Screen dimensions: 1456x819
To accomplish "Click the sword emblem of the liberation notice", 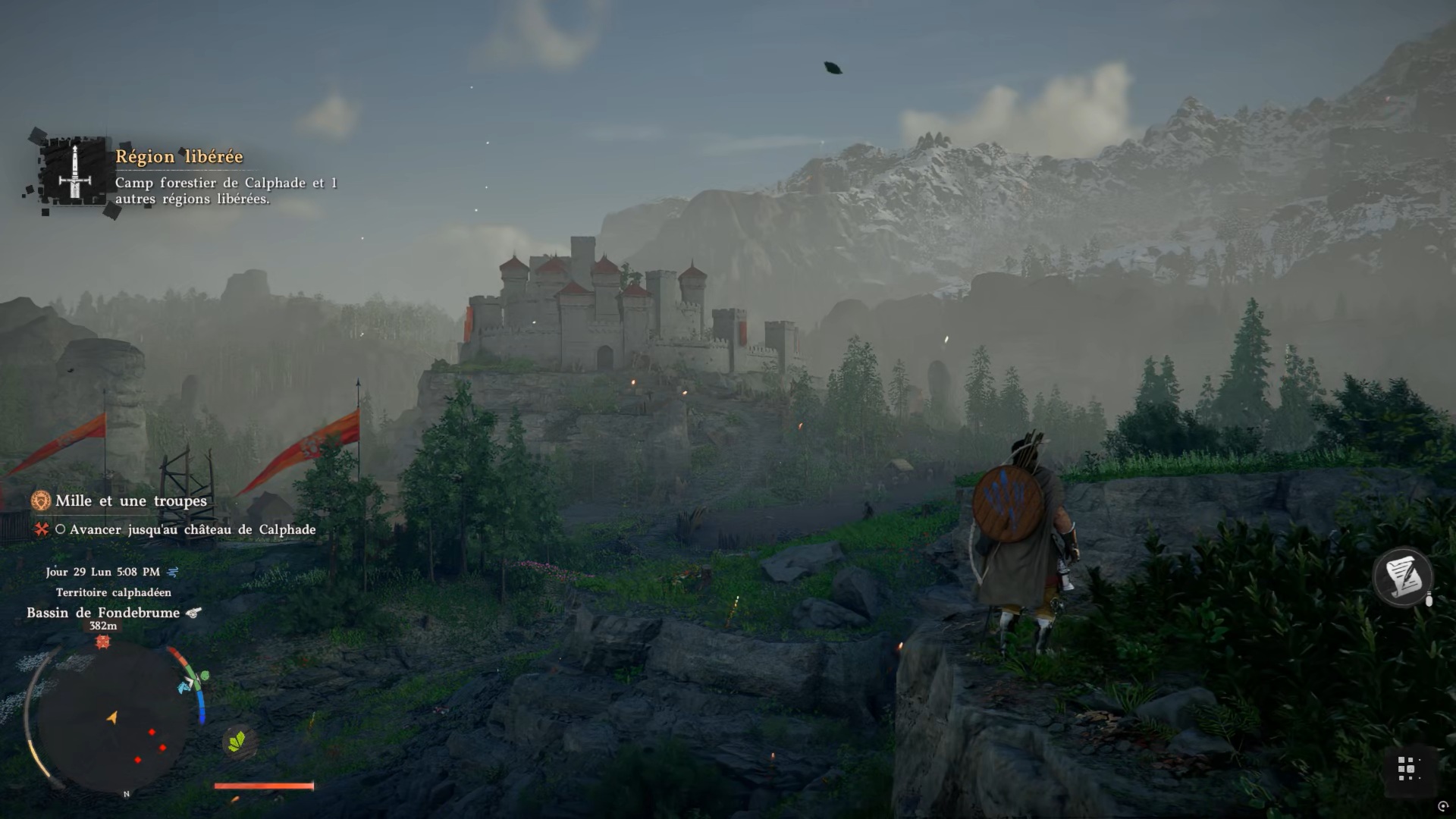I will click(x=74, y=173).
